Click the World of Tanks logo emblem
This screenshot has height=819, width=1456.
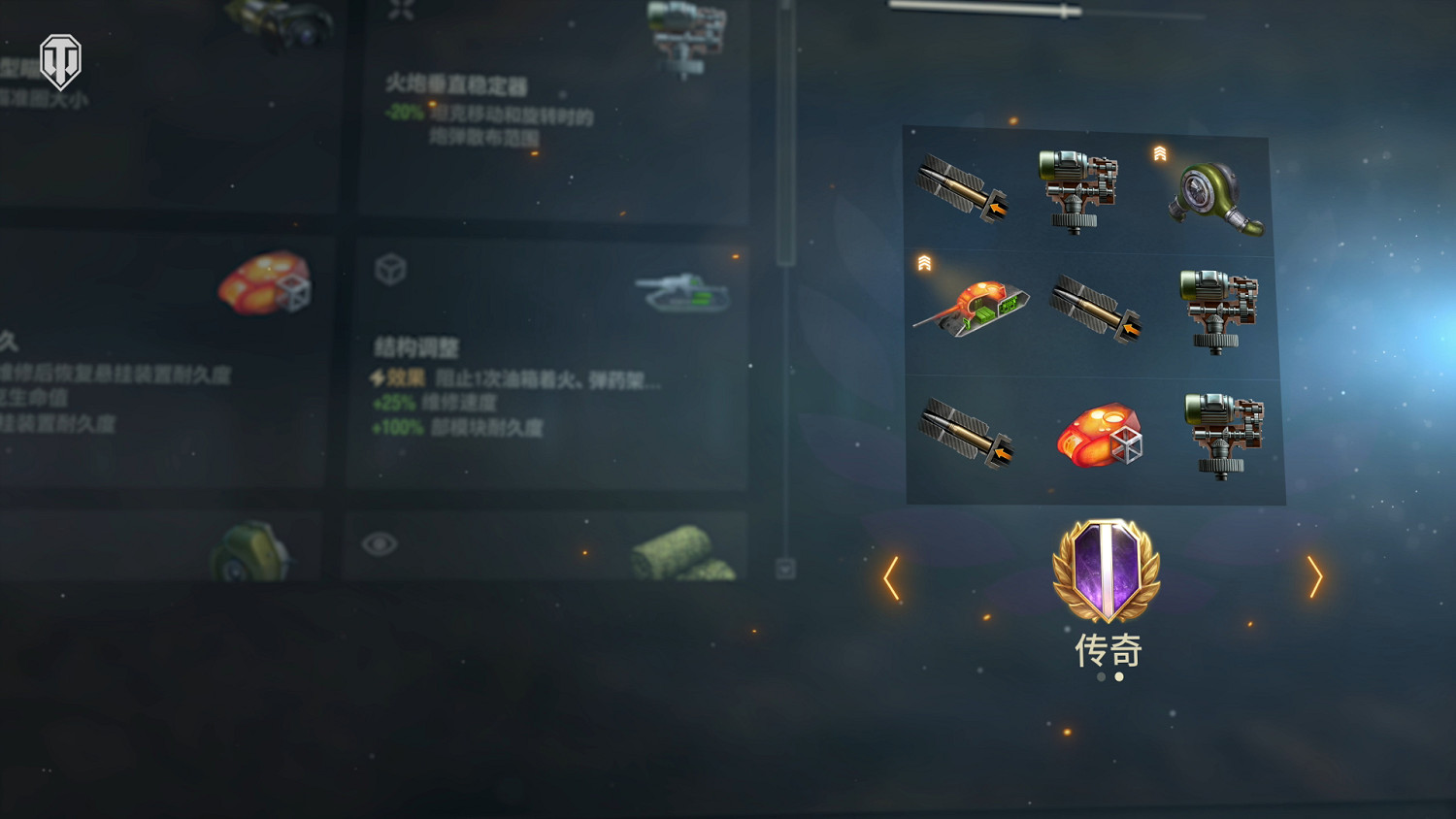[x=60, y=60]
